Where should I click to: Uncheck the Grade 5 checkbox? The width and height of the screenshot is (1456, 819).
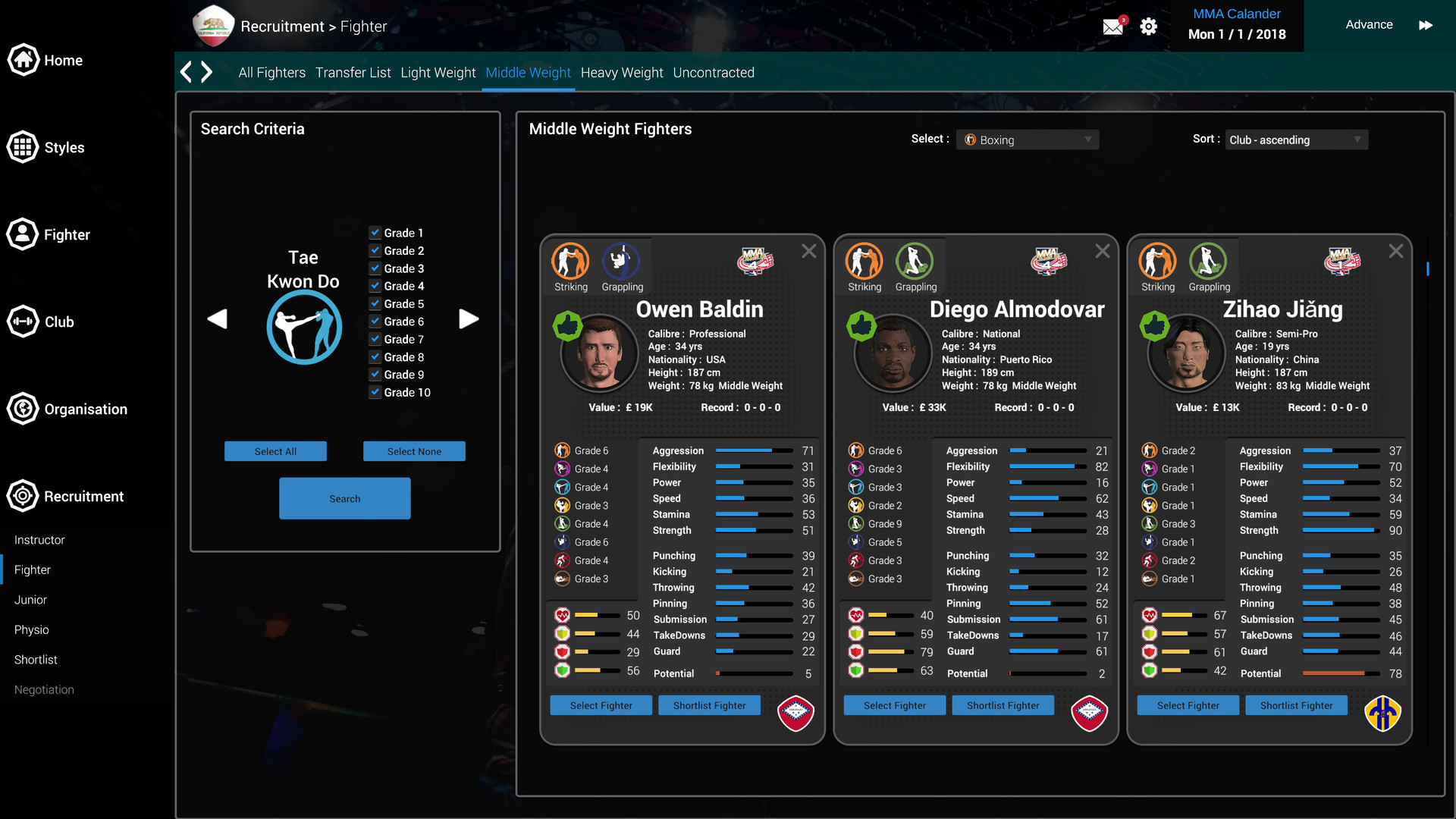click(375, 303)
